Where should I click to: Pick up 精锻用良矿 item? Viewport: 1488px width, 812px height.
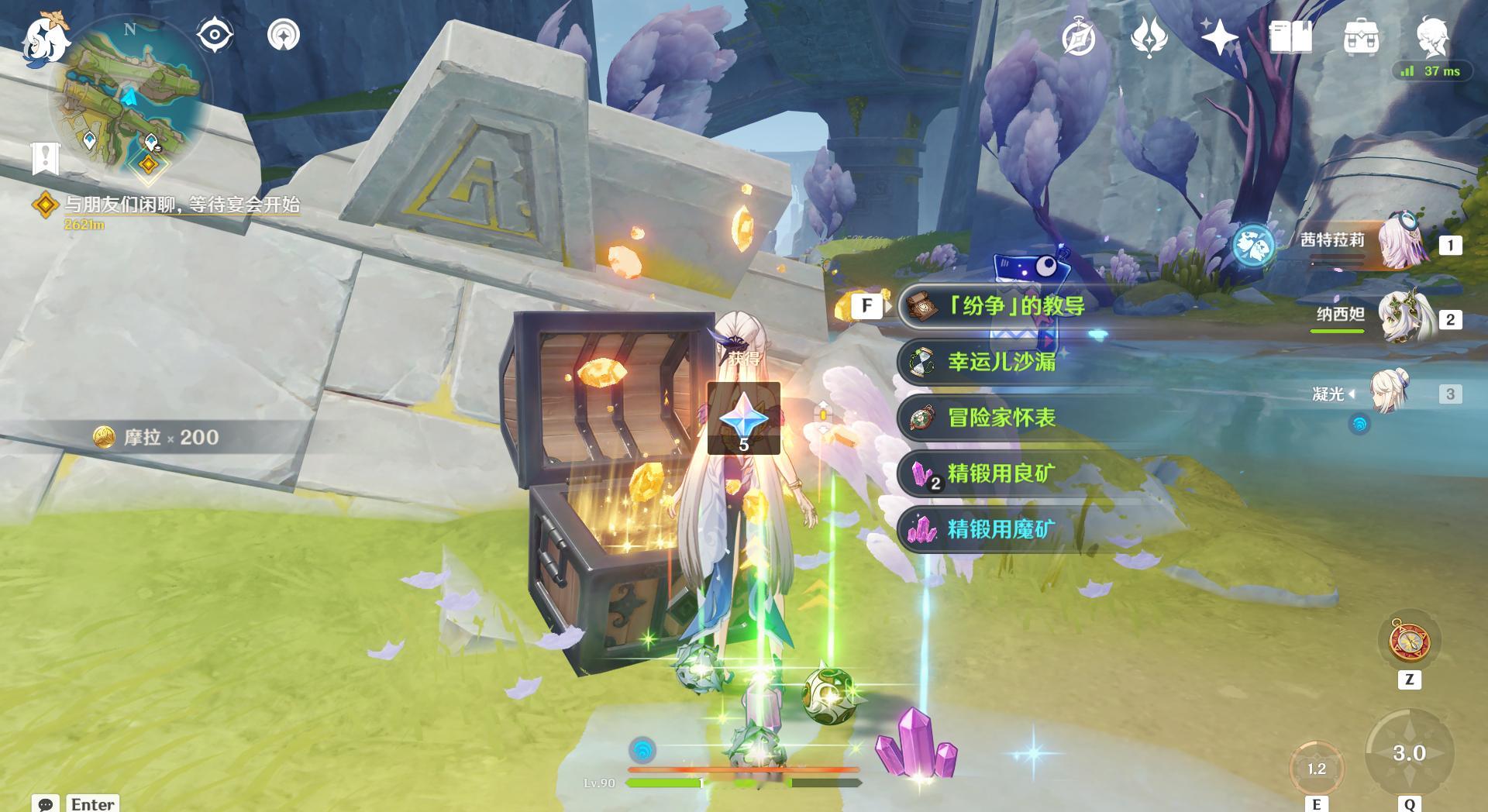coord(1001,473)
